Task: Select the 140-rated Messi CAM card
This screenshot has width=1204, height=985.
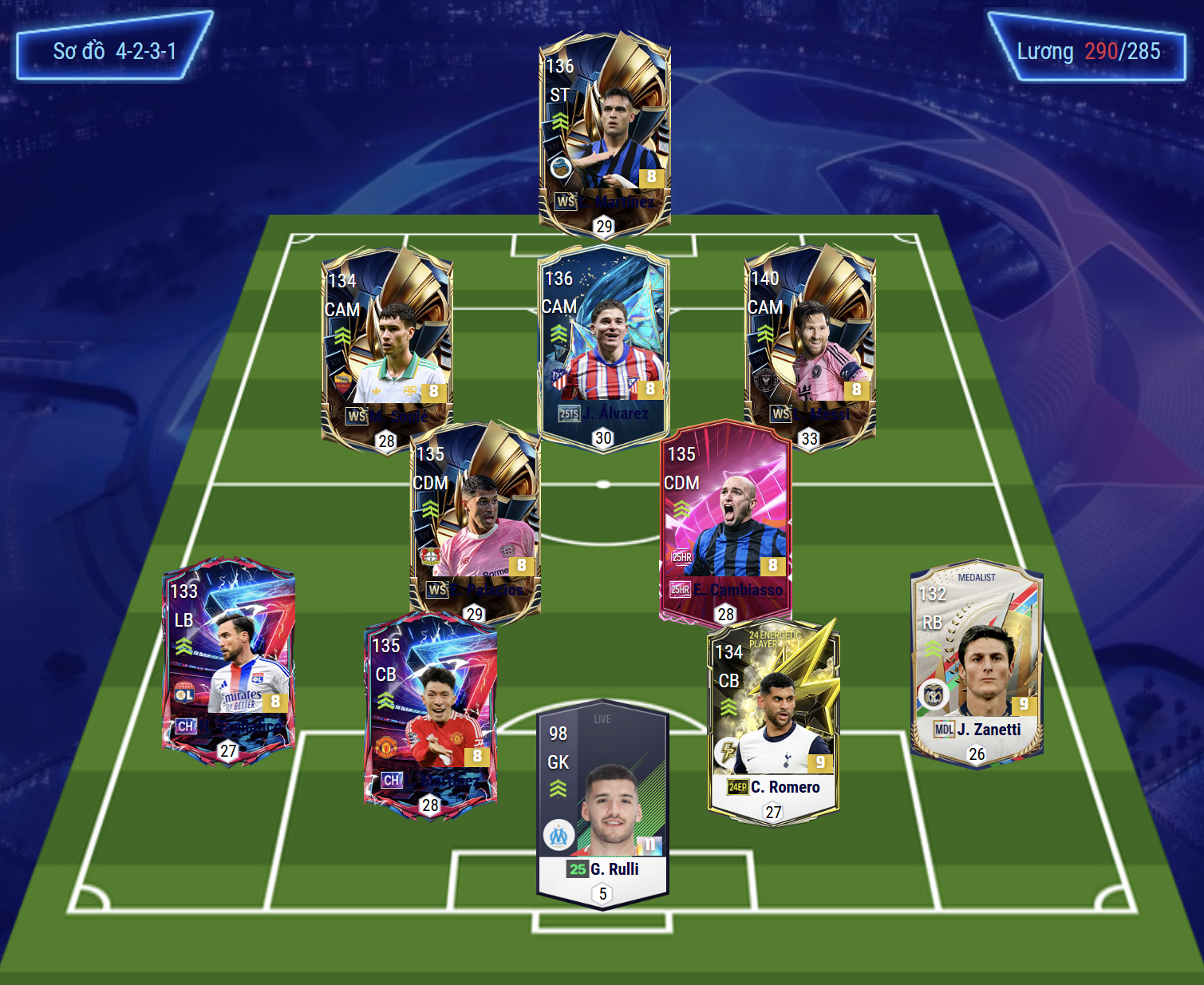Action: click(810, 345)
